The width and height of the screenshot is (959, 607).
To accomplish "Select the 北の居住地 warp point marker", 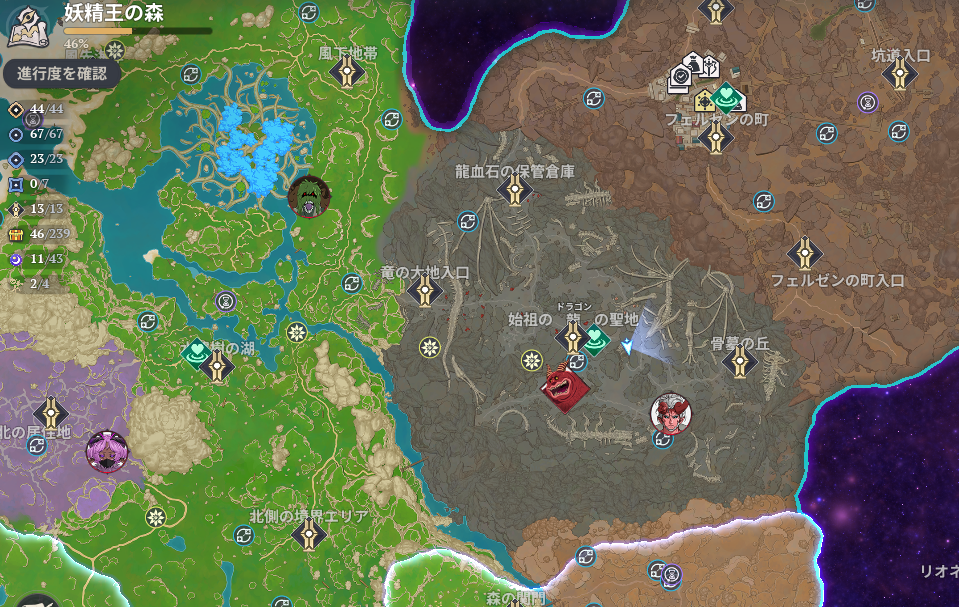I will point(51,413).
